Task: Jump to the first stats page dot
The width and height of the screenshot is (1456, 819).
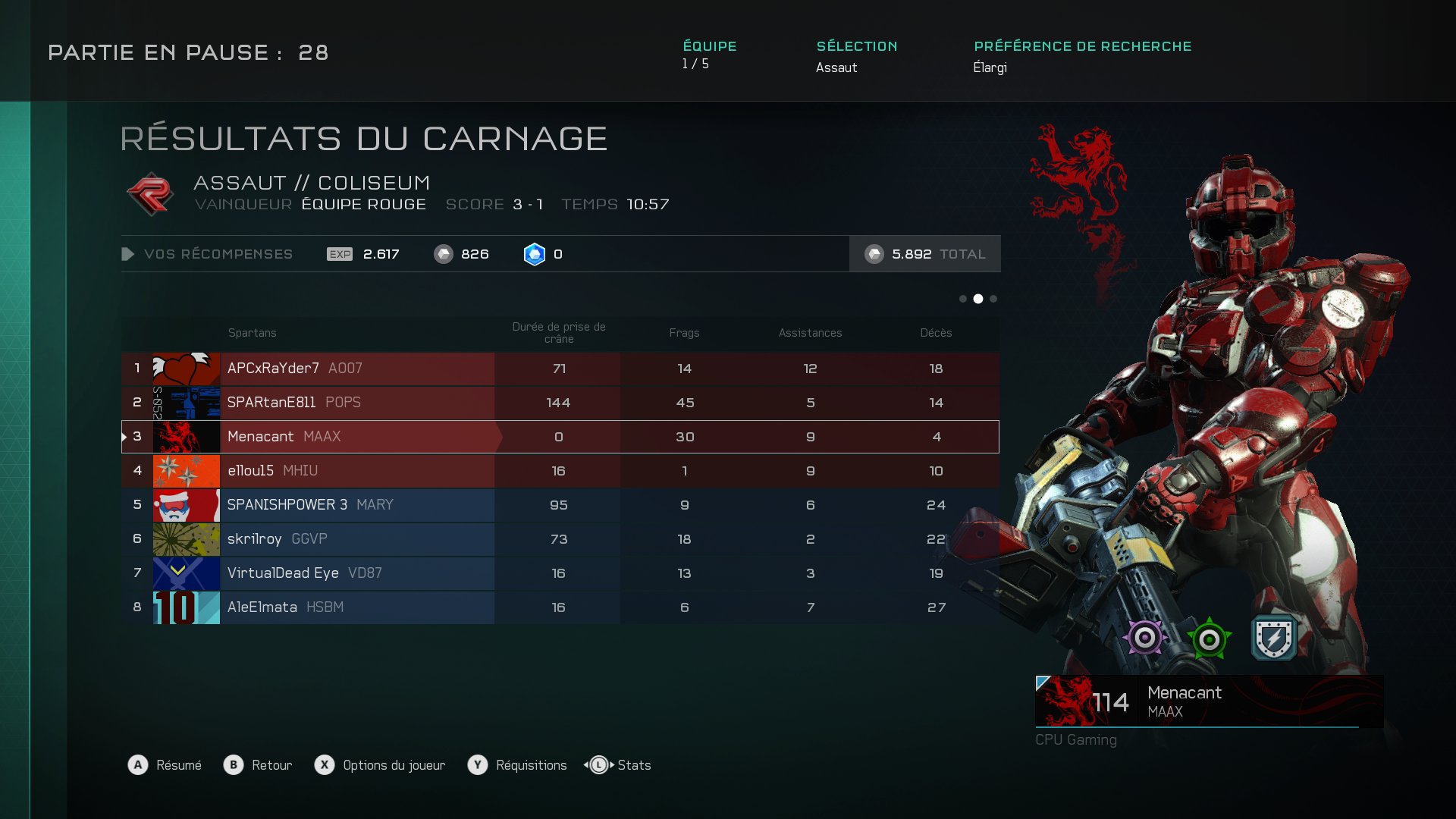Action: (963, 299)
